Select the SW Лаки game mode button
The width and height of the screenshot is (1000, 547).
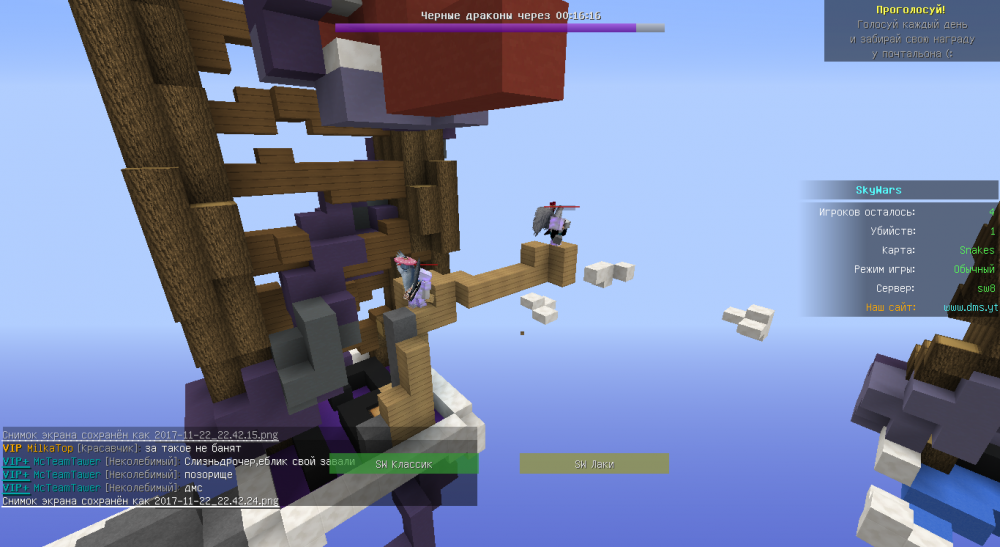click(x=593, y=464)
